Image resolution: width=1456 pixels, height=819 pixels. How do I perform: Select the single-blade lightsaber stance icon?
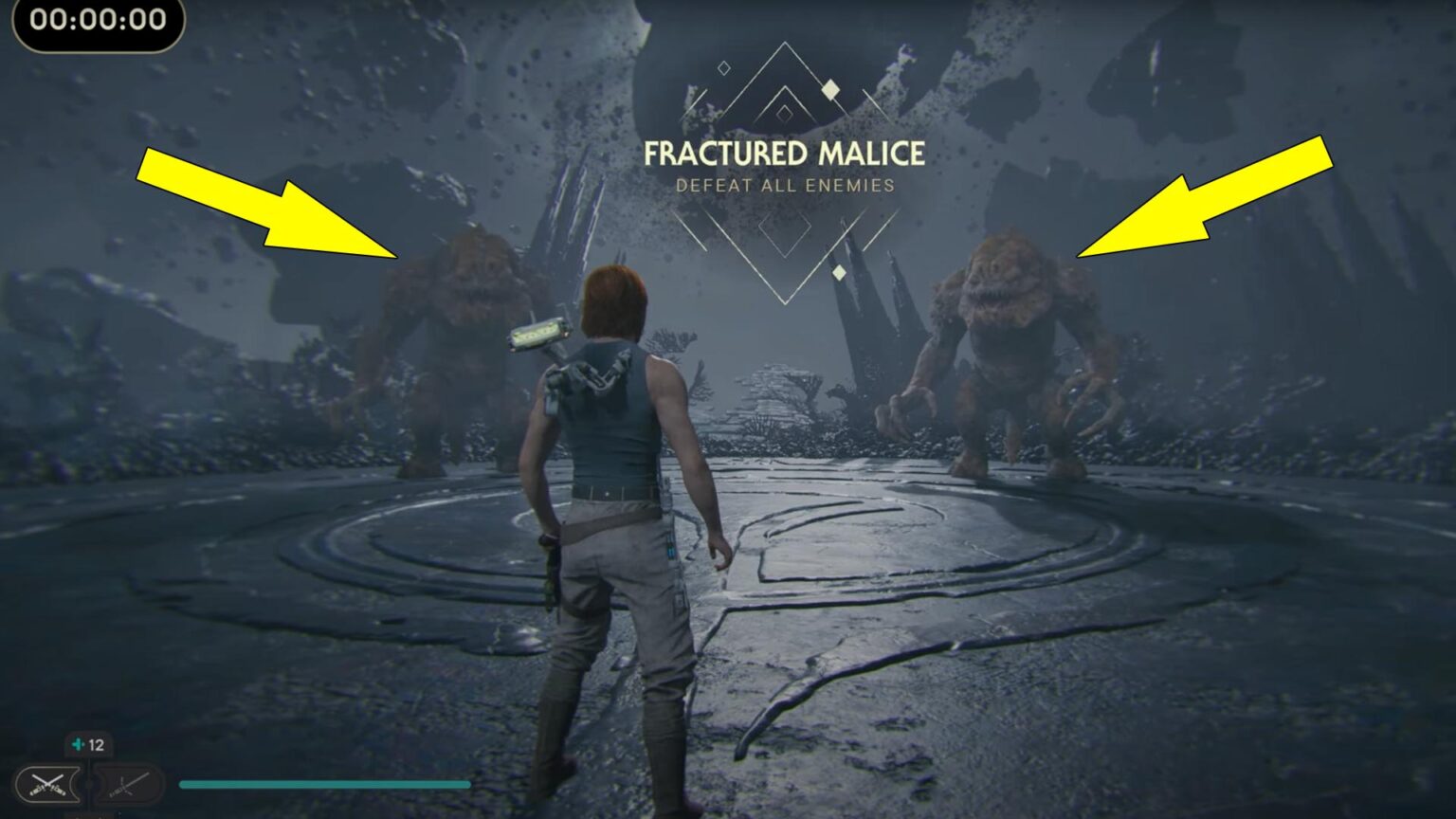[x=126, y=784]
